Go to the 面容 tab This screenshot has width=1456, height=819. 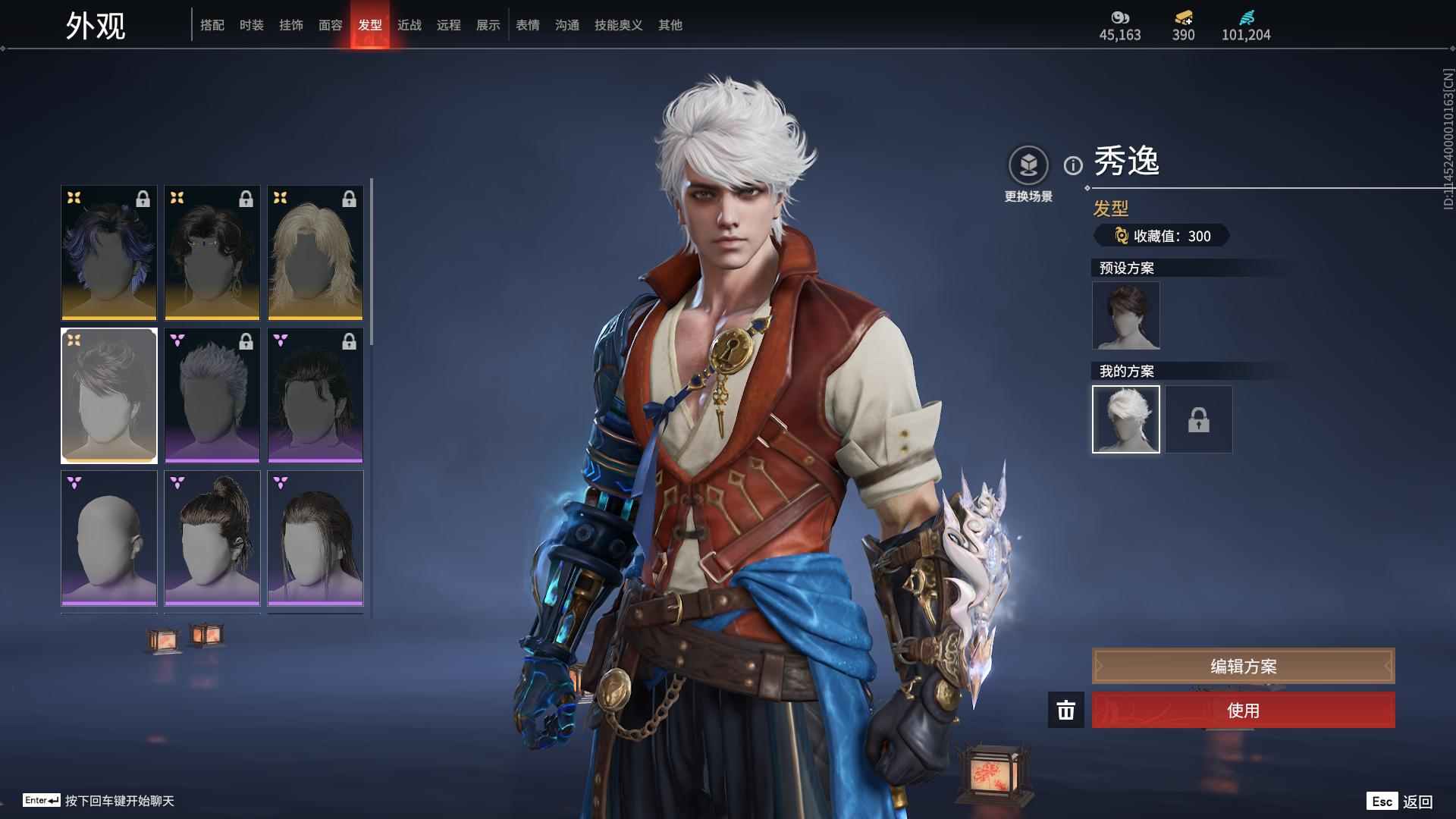point(330,25)
